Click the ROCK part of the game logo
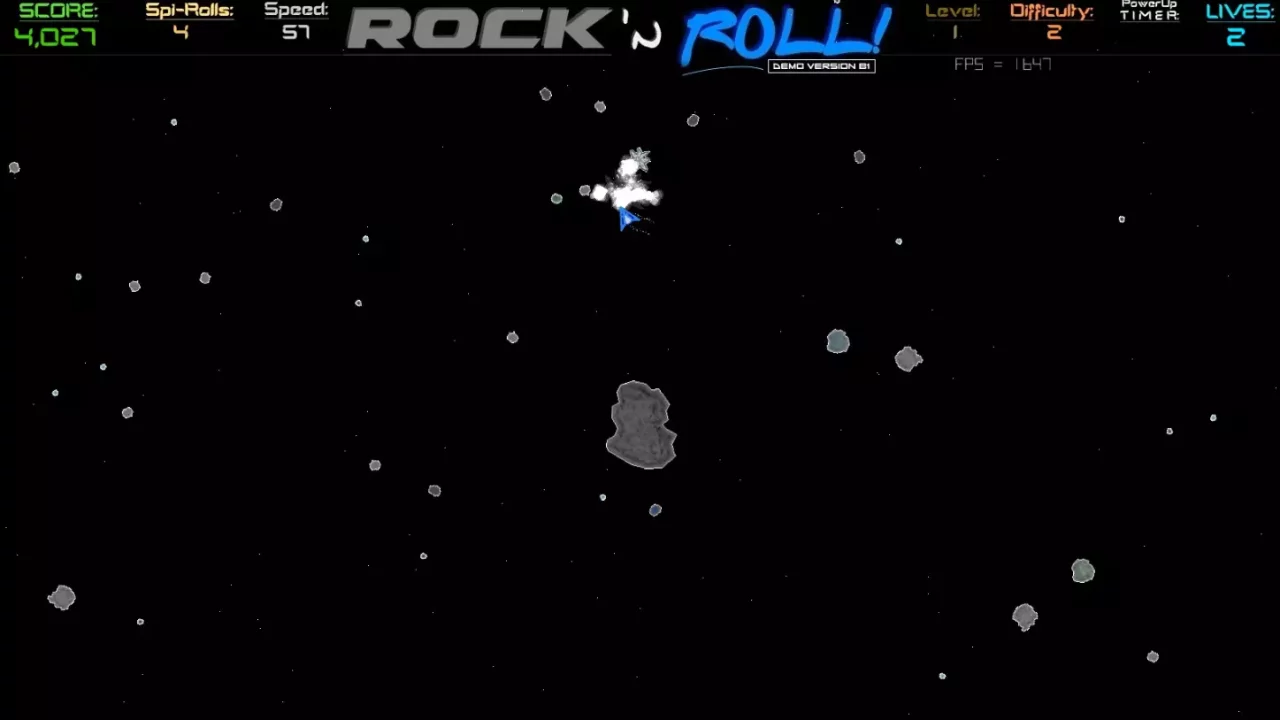Image resolution: width=1280 pixels, height=720 pixels. (x=478, y=30)
